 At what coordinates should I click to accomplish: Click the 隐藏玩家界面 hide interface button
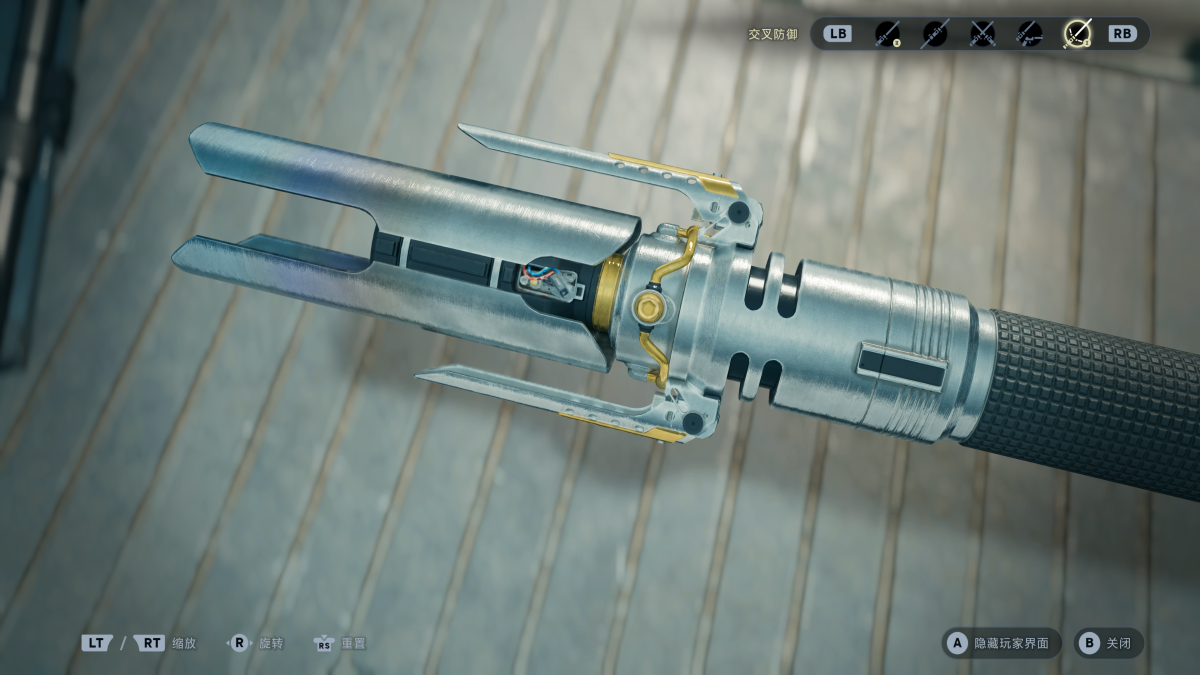click(1002, 643)
